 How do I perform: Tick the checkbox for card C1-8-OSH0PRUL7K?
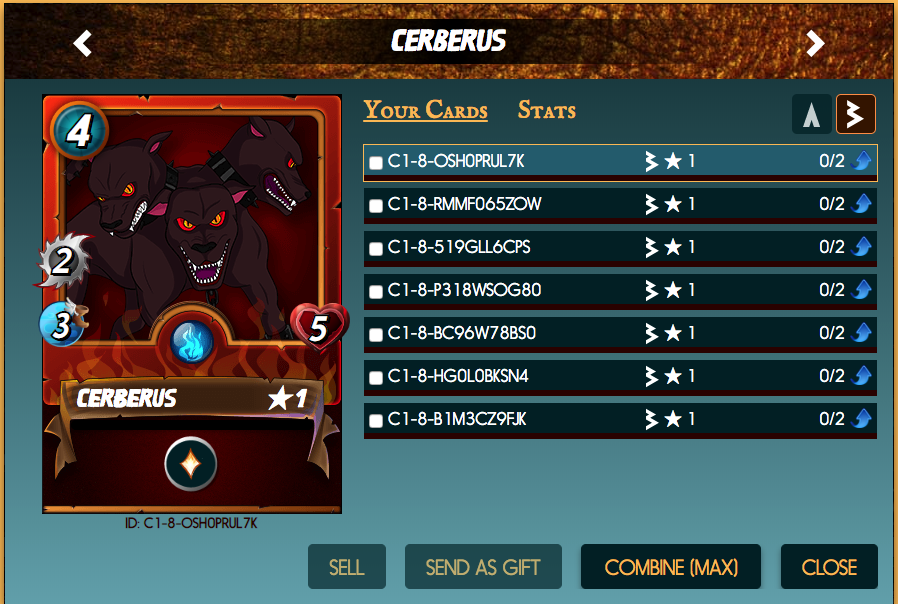click(376, 163)
